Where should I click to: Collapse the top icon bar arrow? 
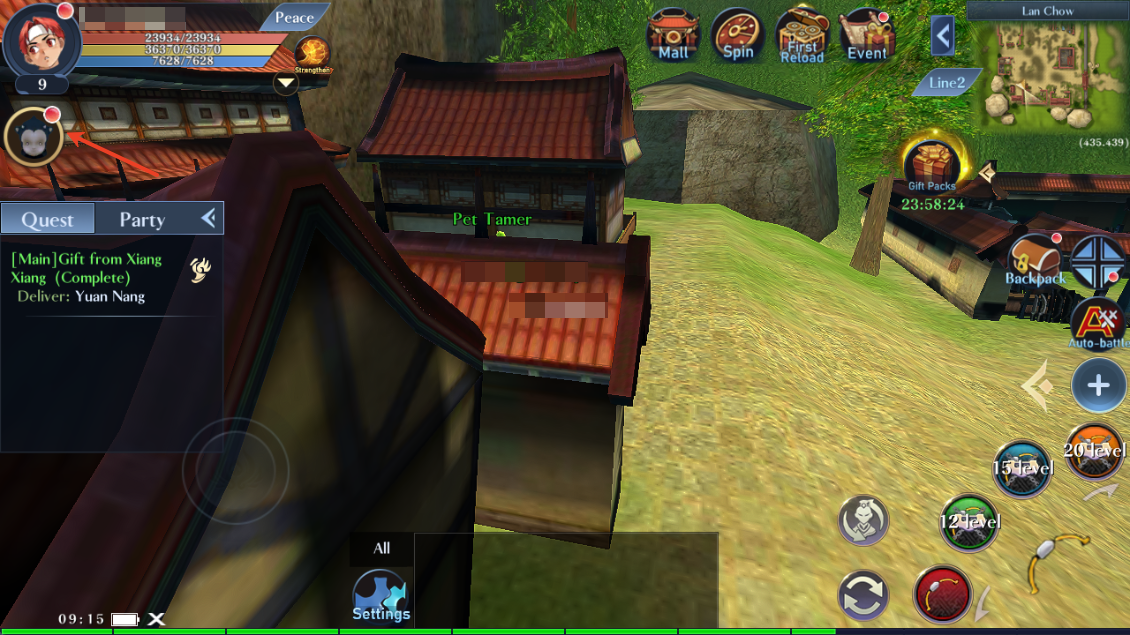pos(942,38)
